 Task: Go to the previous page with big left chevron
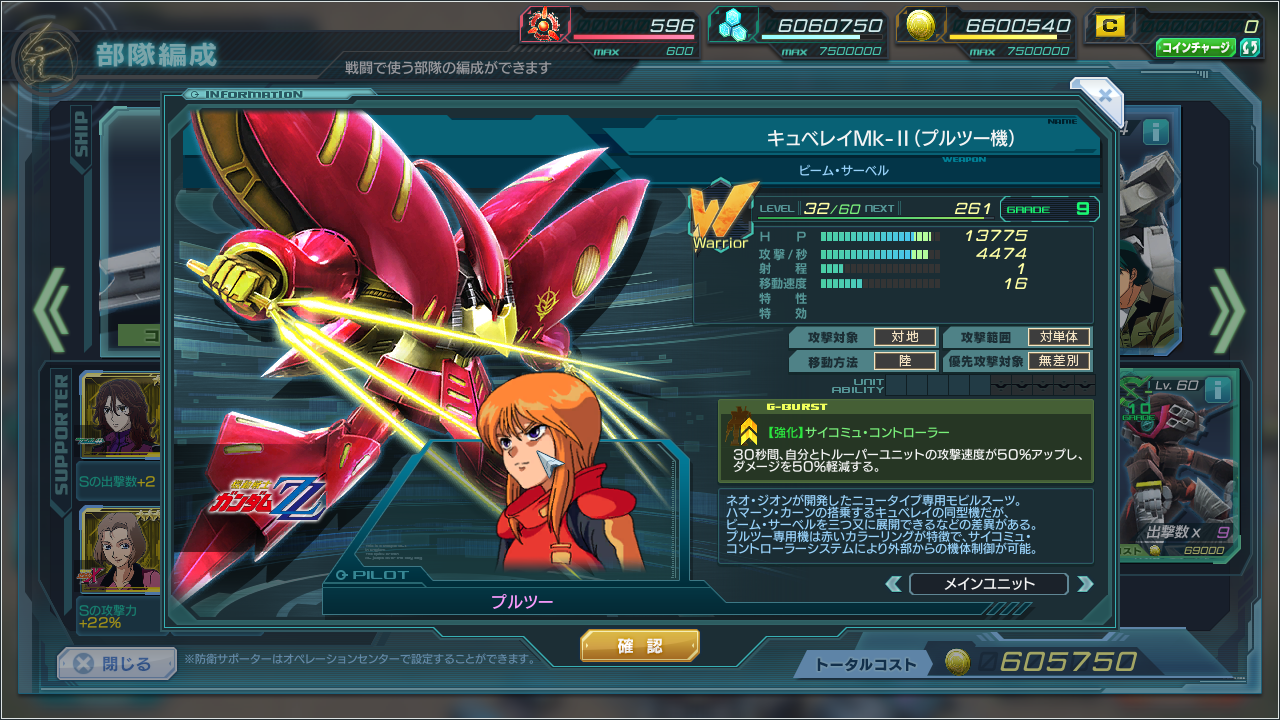click(50, 310)
